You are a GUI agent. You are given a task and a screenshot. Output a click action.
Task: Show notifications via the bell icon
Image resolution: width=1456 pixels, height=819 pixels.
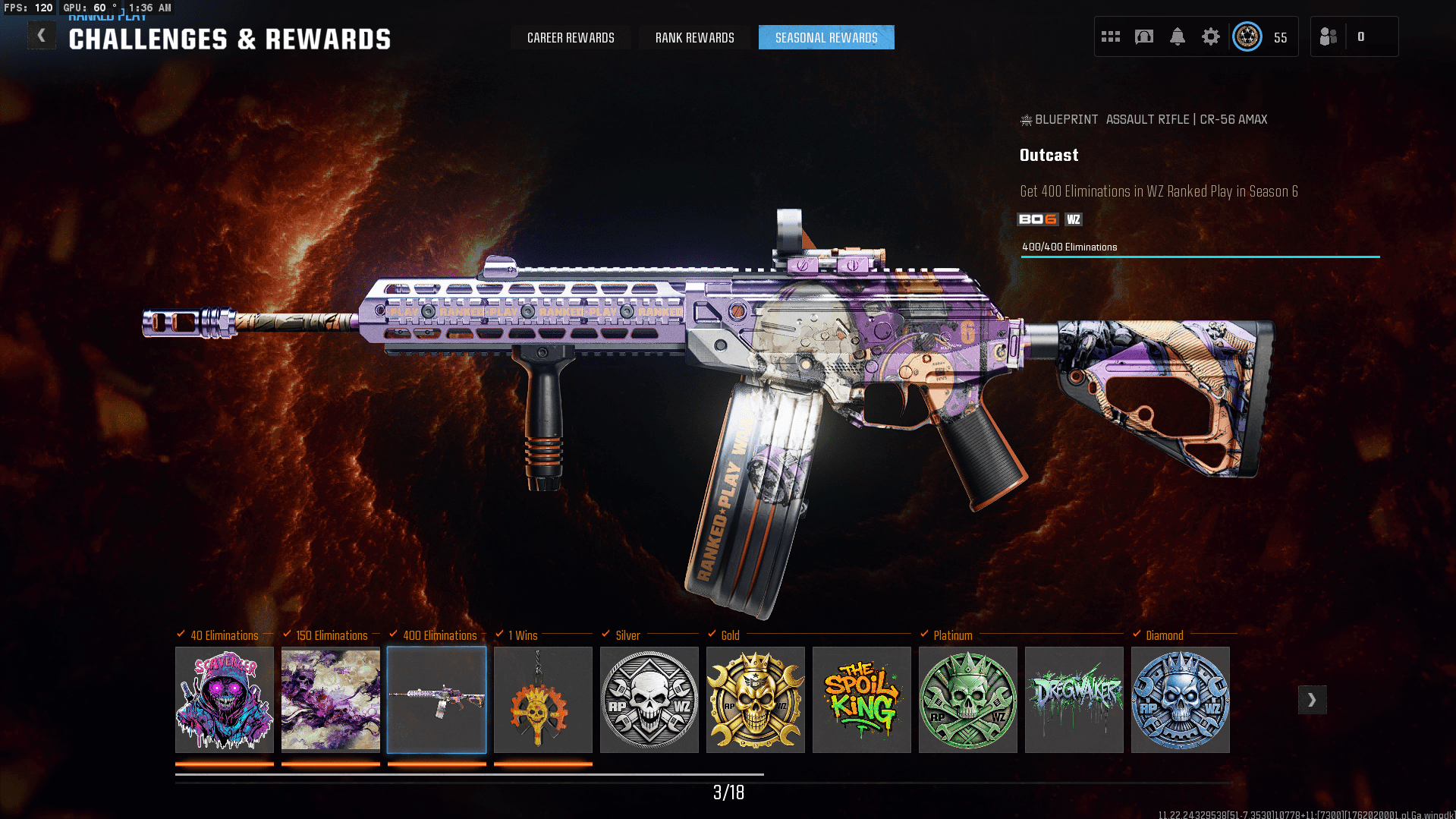click(x=1178, y=36)
